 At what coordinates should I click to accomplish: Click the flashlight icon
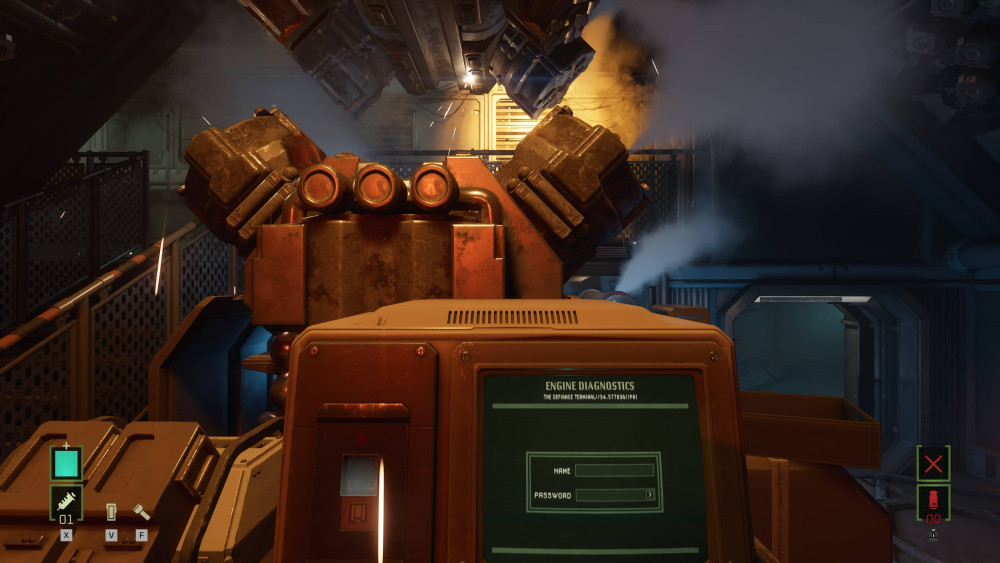pos(141,512)
